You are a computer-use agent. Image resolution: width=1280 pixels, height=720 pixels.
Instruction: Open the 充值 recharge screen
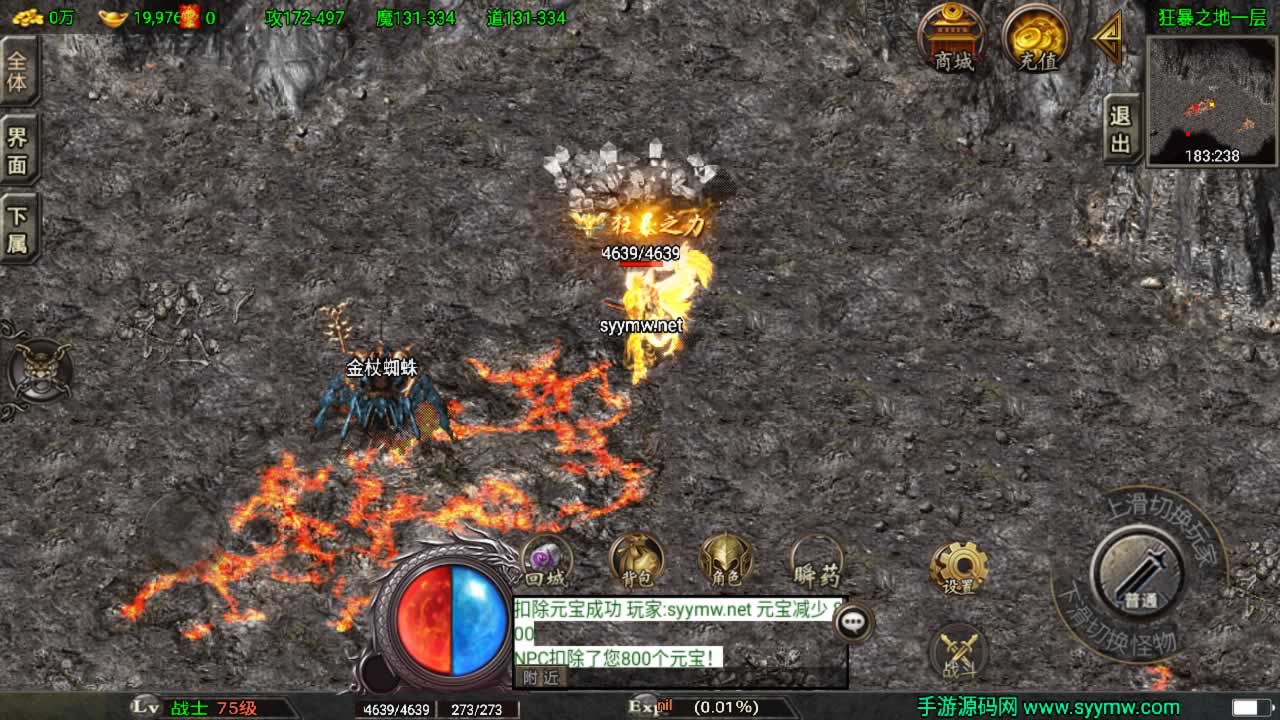point(1037,38)
